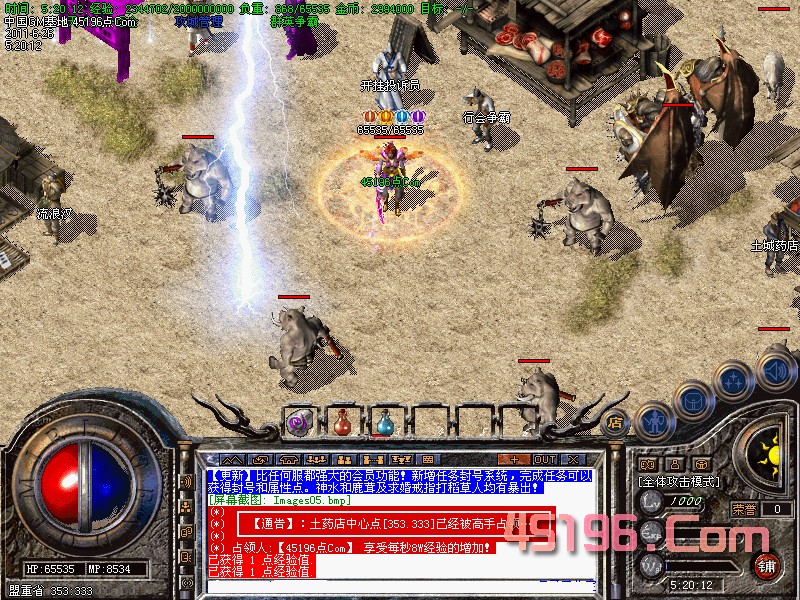Use the blue mana potion in the belt
800x600 pixels.
pos(385,422)
